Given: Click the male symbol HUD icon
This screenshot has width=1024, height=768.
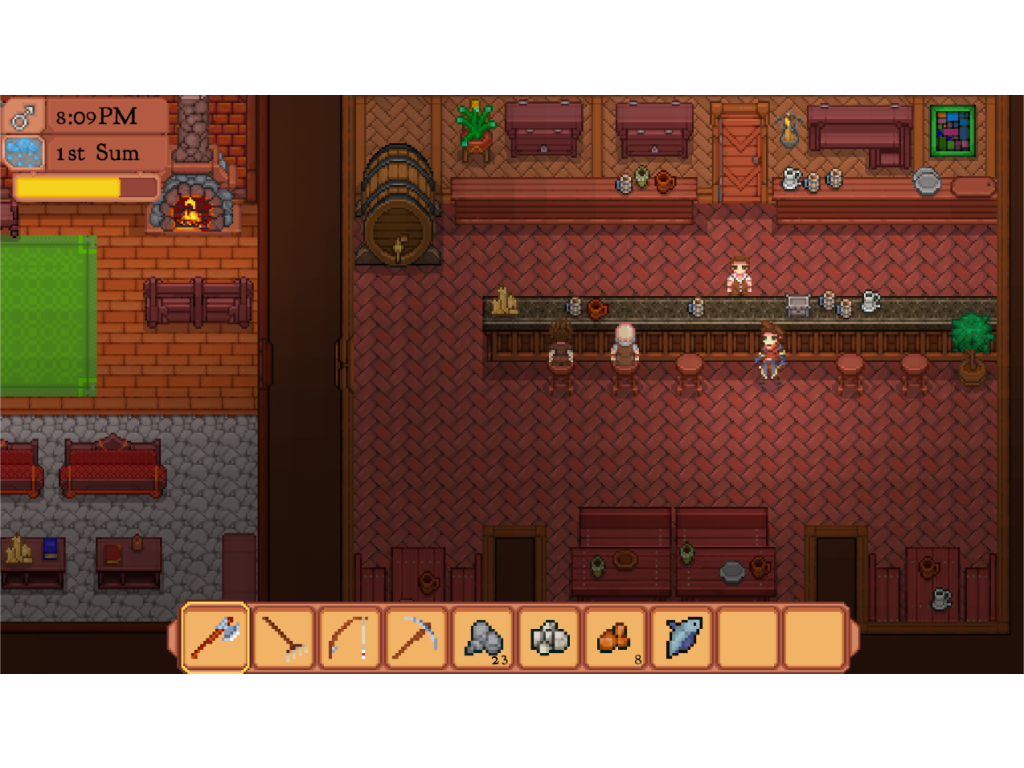Looking at the screenshot, I should coord(23,118).
